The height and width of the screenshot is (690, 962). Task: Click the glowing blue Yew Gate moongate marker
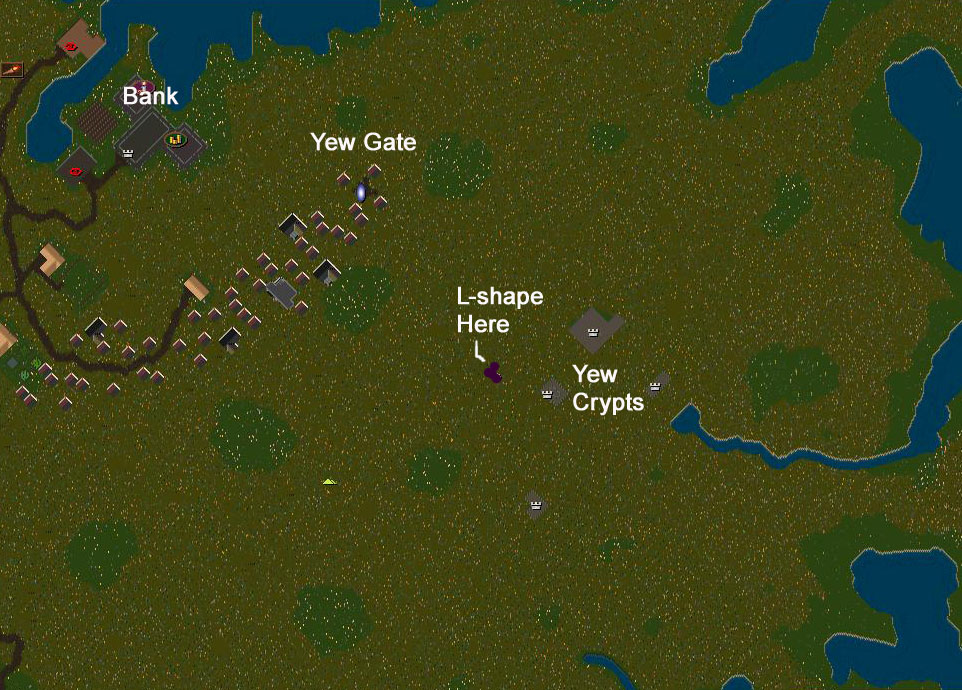[361, 191]
